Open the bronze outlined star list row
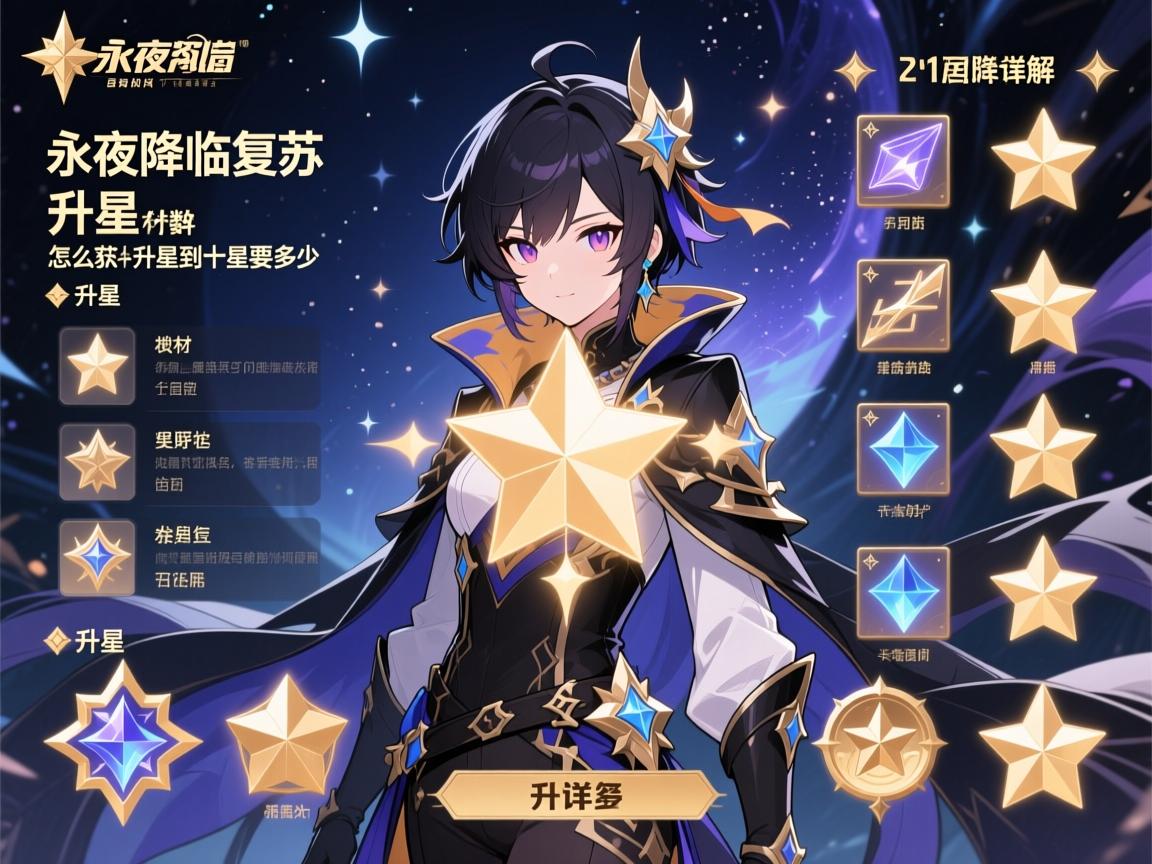The image size is (1152, 864). (x=97, y=461)
